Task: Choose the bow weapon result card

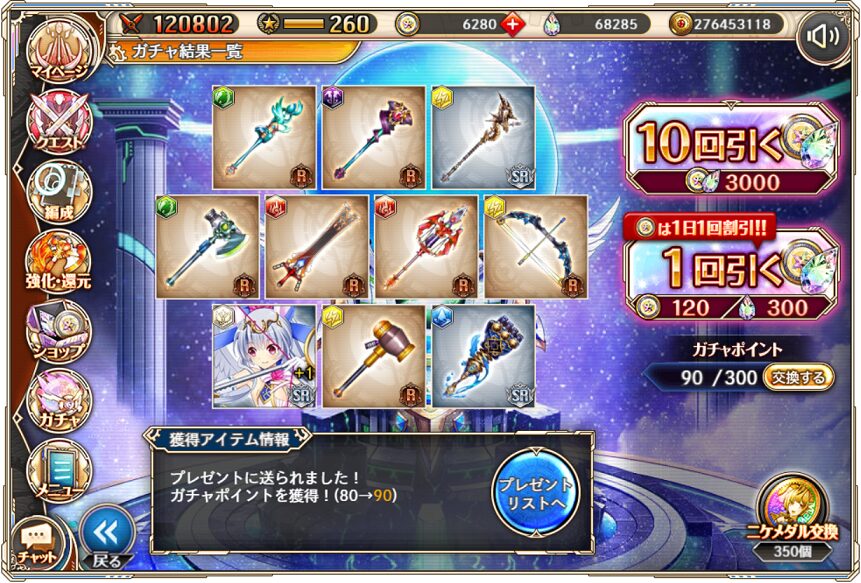Action: pos(536,247)
